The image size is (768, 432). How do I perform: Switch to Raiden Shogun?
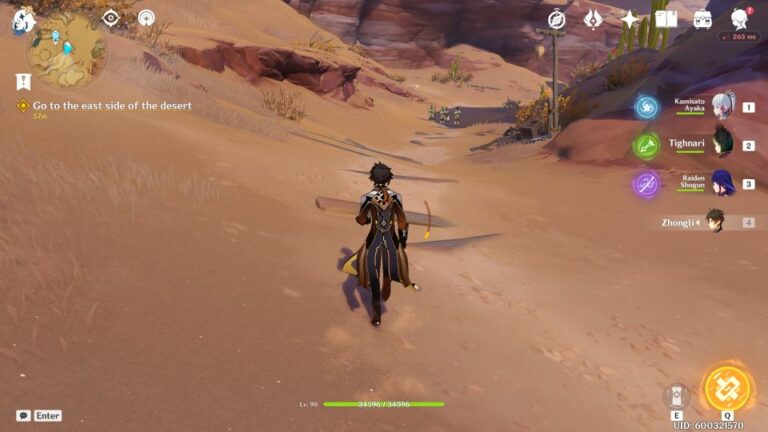722,183
